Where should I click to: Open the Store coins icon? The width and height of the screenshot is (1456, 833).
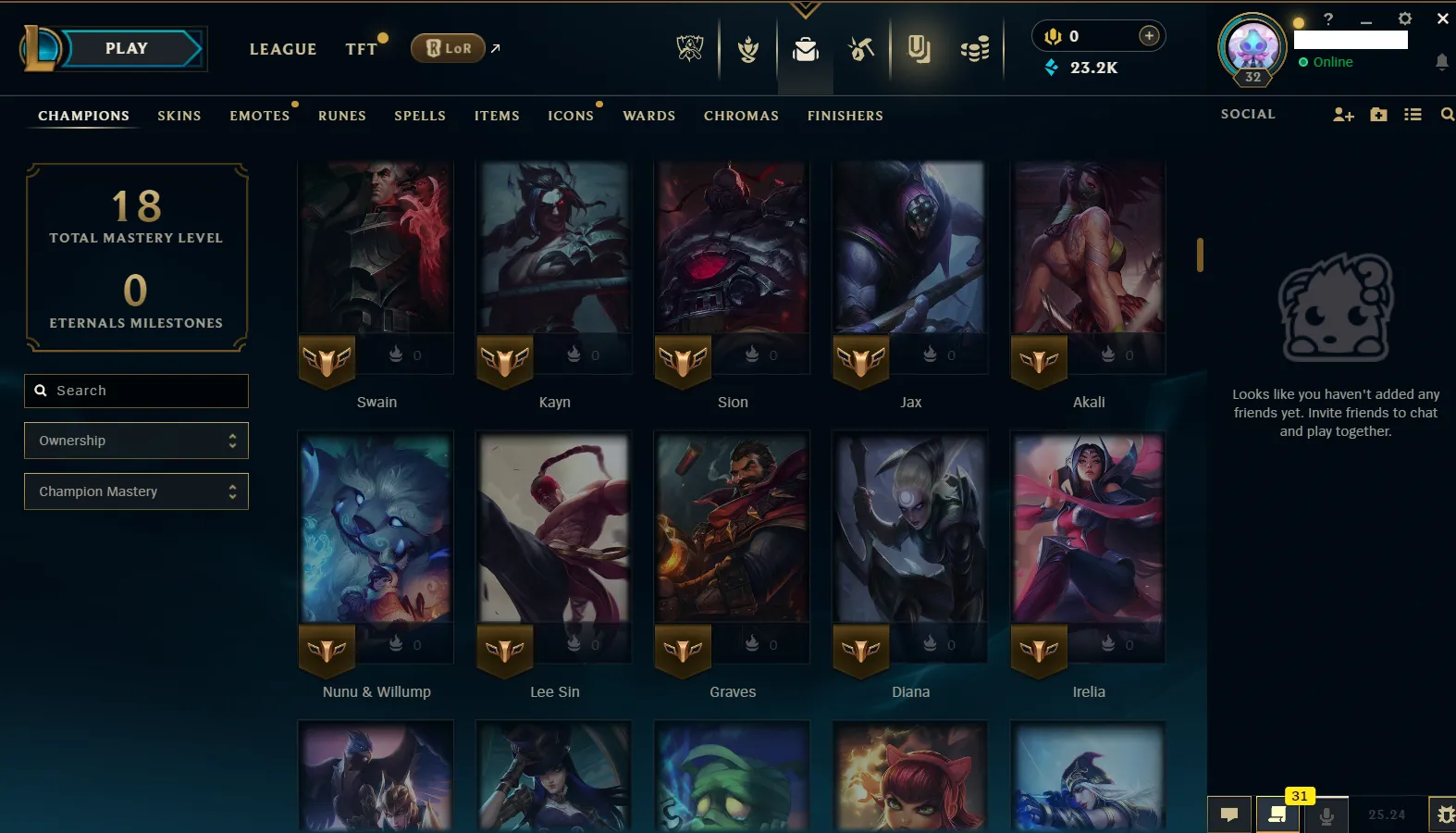pyautogui.click(x=974, y=48)
